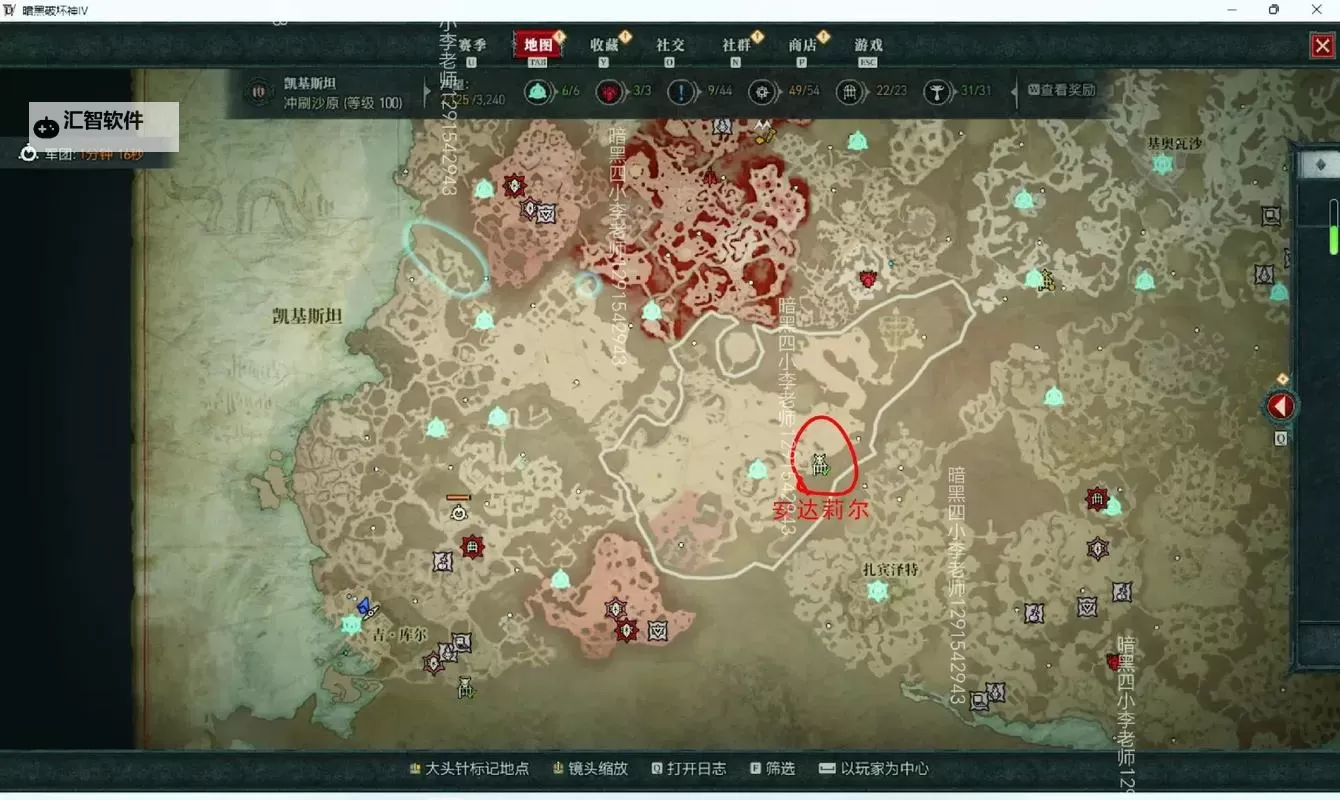Click the waypoint icon near 吉·库尔
This screenshot has height=800, width=1340.
point(351,623)
